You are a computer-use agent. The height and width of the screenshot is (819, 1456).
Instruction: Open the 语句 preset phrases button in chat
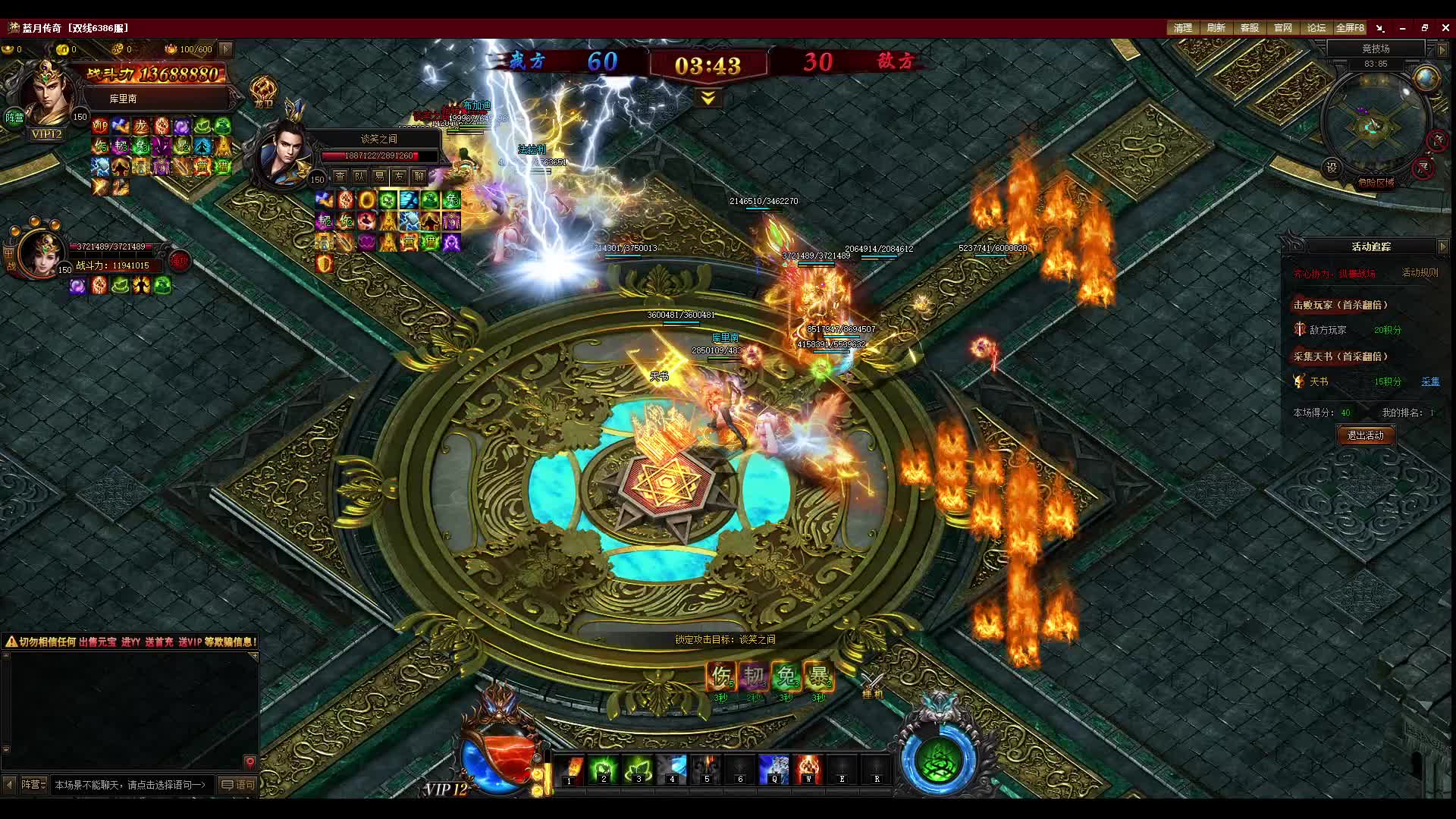click(x=238, y=785)
